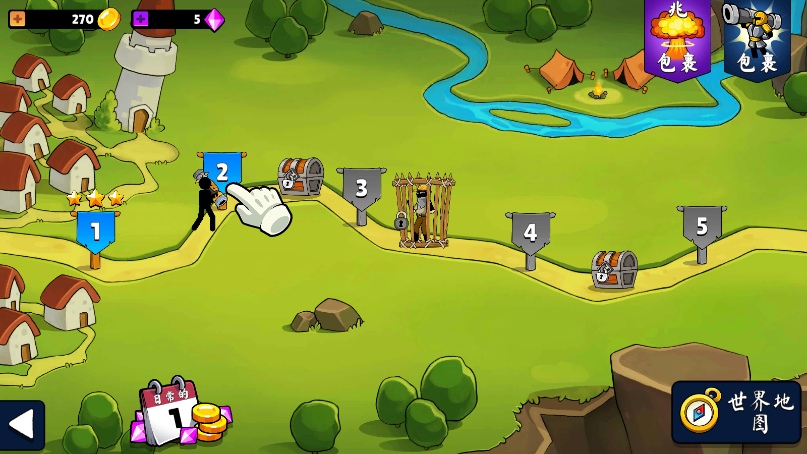The width and height of the screenshot is (807, 454).
Task: Open the blue cannon package banner
Action: coord(757,38)
